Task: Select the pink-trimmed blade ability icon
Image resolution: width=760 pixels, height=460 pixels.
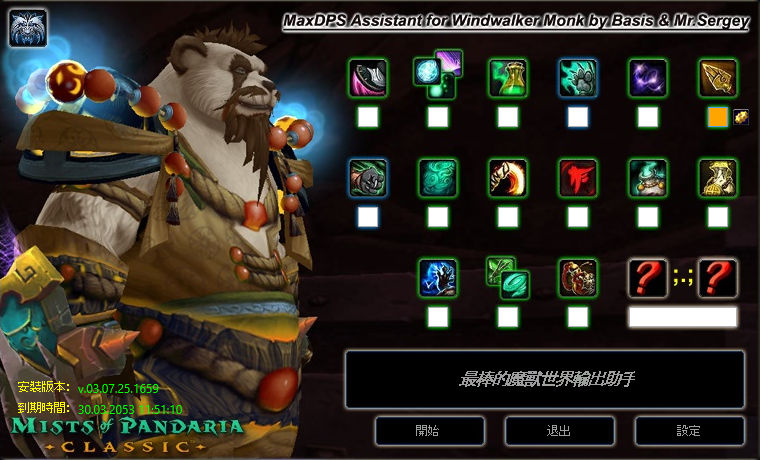Action: click(x=368, y=78)
